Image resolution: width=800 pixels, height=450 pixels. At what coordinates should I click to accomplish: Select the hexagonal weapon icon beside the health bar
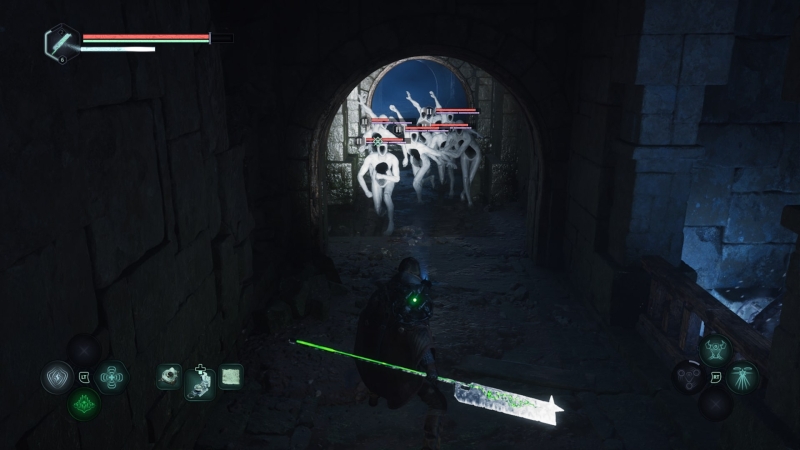(60, 41)
